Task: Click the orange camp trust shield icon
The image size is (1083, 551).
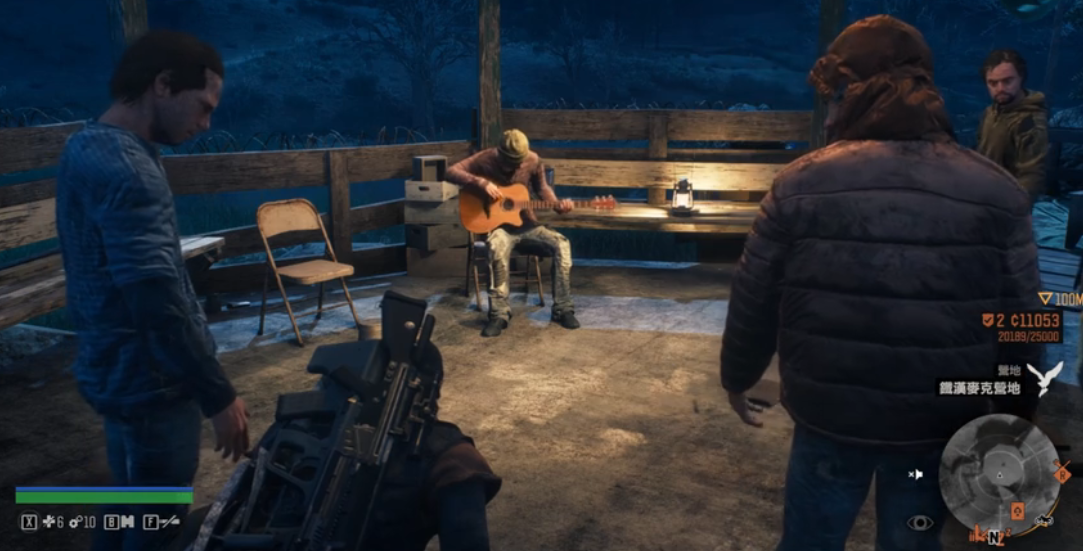Action: point(987,320)
